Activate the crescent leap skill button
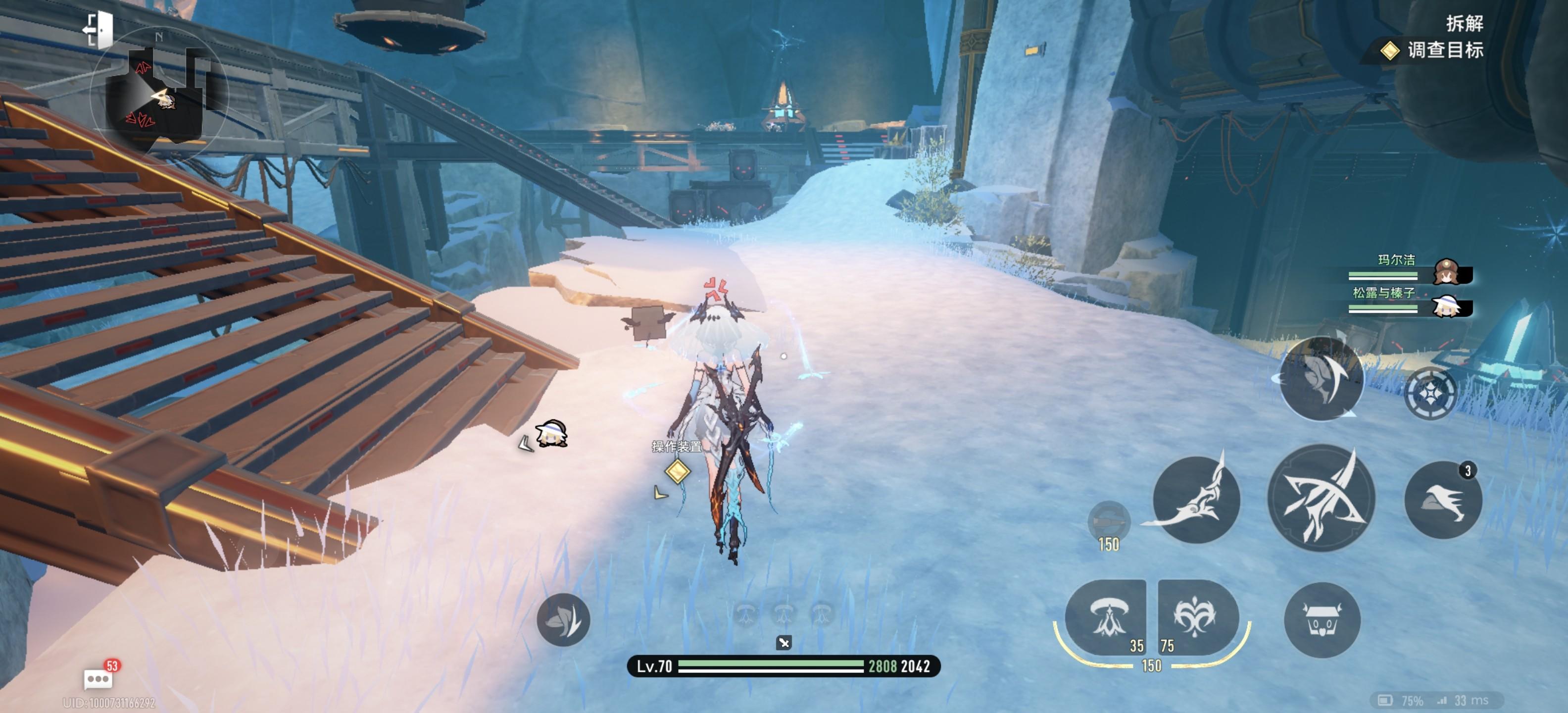This screenshot has height=713, width=1568. click(1321, 379)
